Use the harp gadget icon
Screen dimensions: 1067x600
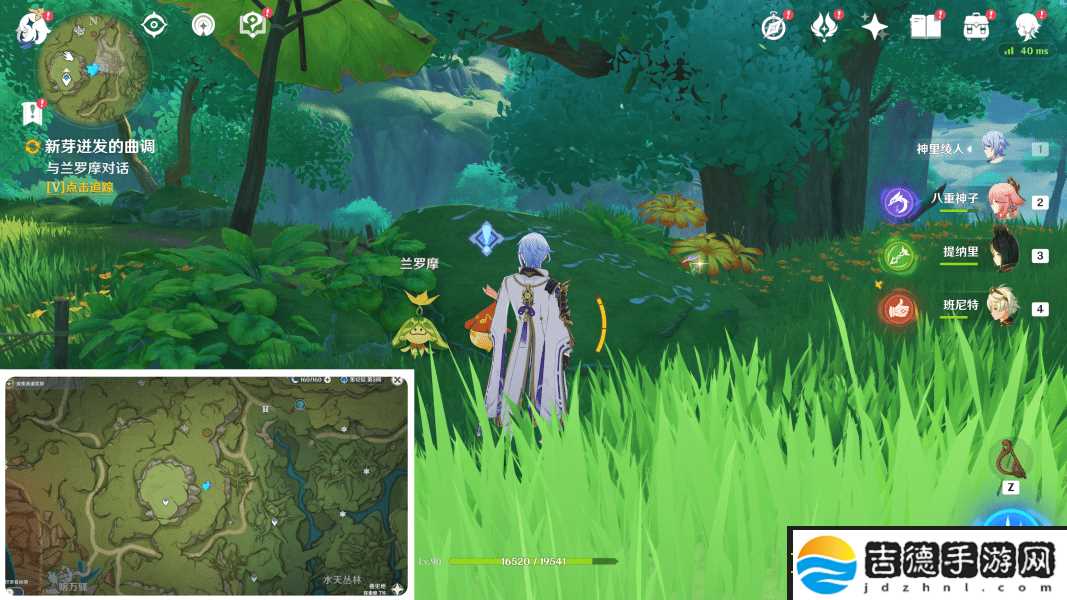point(1010,459)
